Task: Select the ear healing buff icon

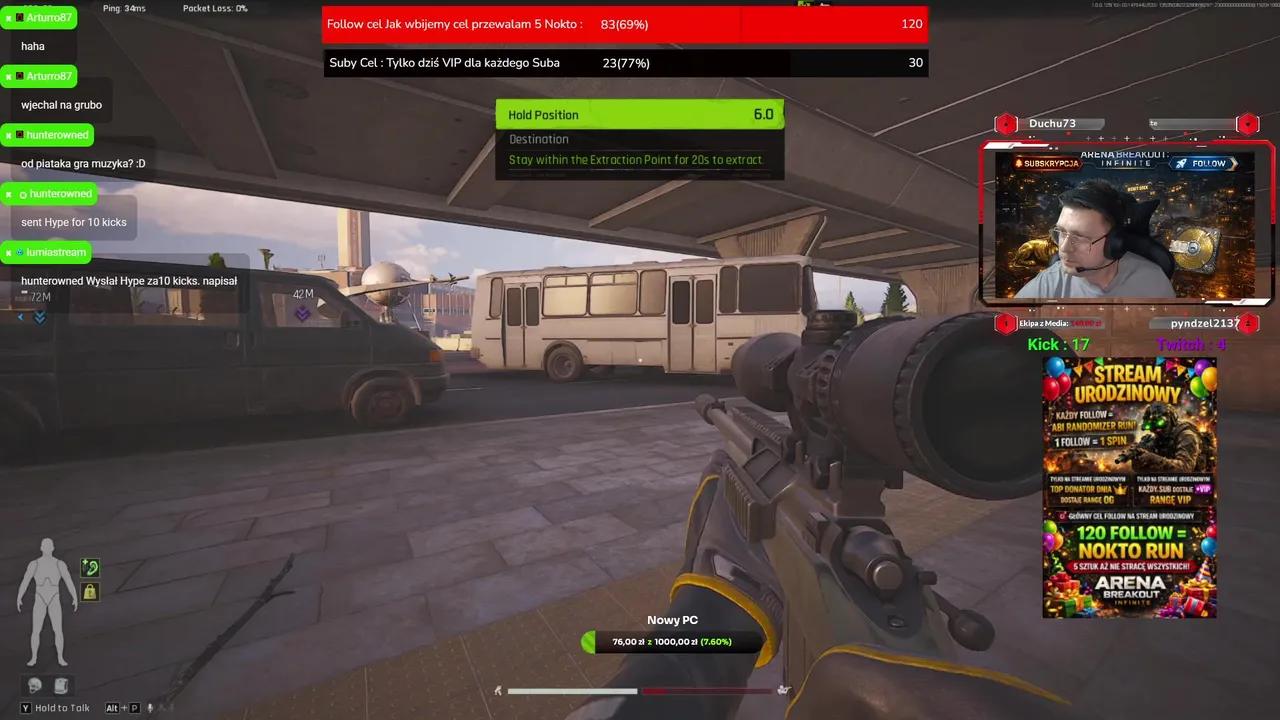Action: pyautogui.click(x=90, y=567)
